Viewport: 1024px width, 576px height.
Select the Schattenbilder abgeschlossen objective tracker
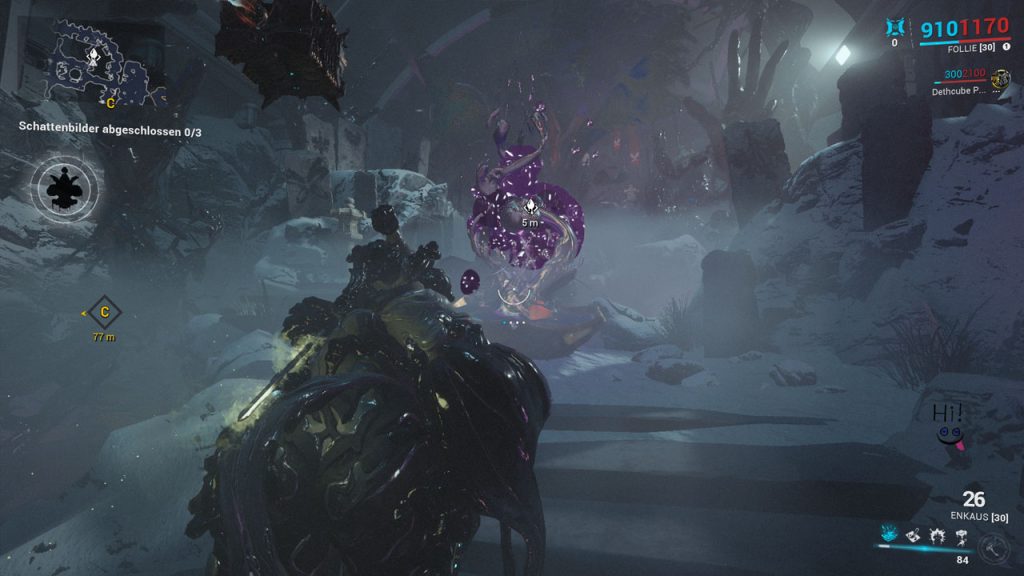coord(118,127)
